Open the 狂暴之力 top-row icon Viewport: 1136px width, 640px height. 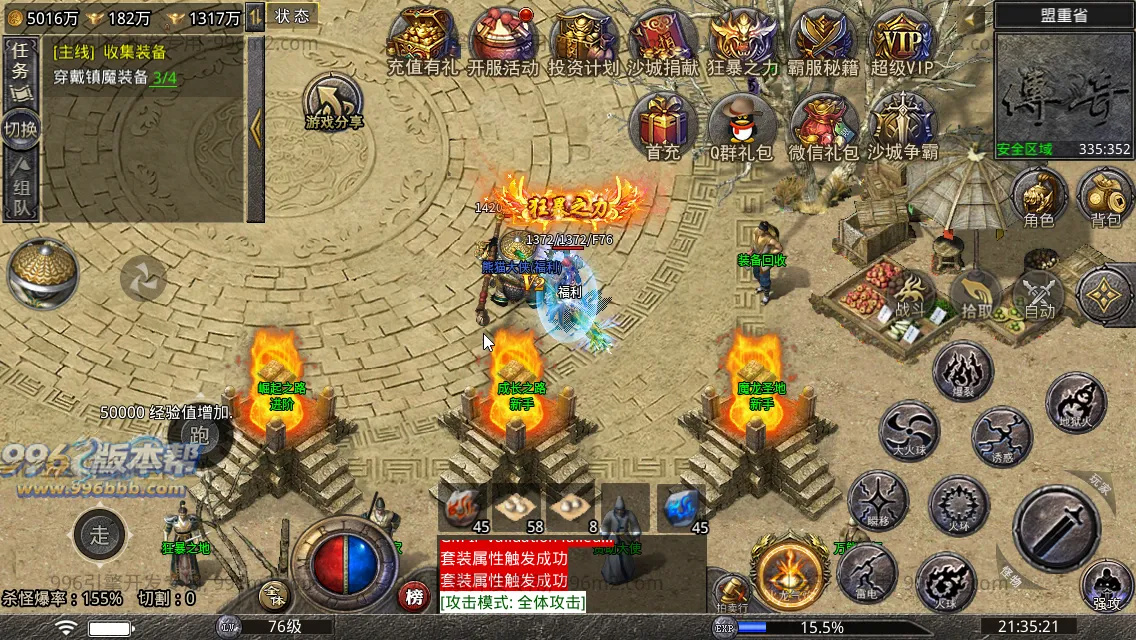742,40
